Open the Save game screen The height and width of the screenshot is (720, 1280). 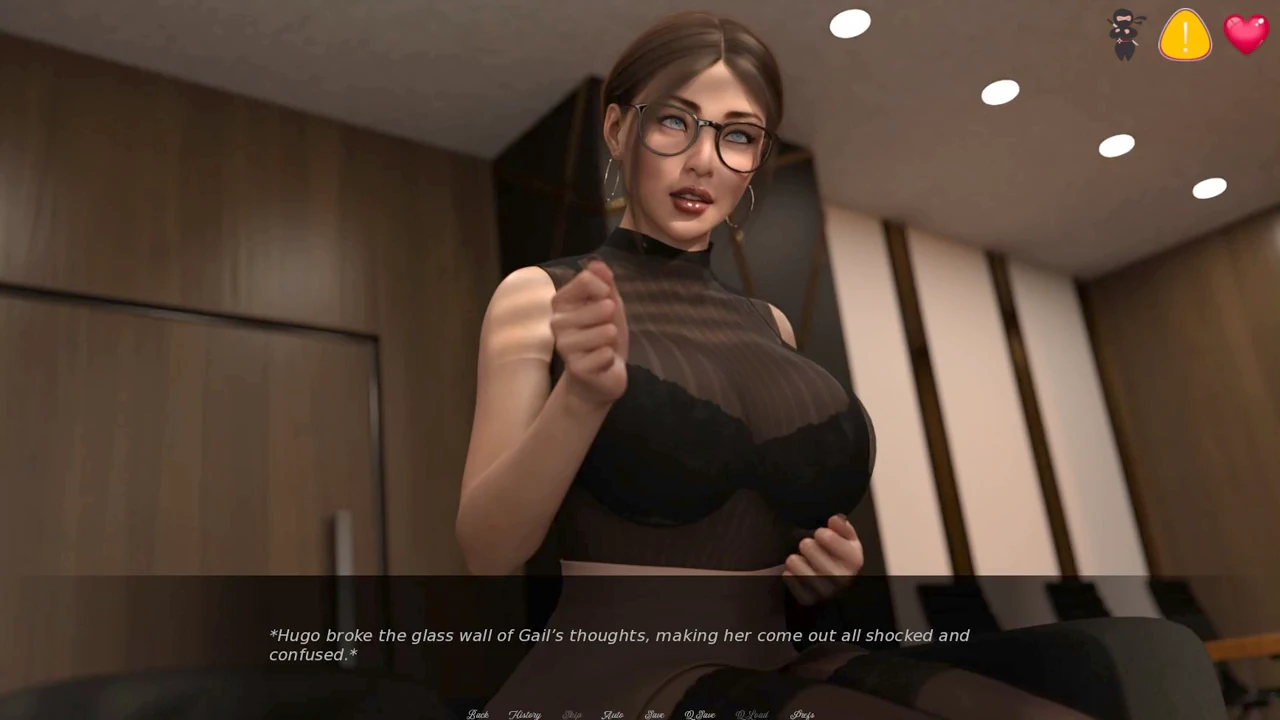[x=655, y=714]
